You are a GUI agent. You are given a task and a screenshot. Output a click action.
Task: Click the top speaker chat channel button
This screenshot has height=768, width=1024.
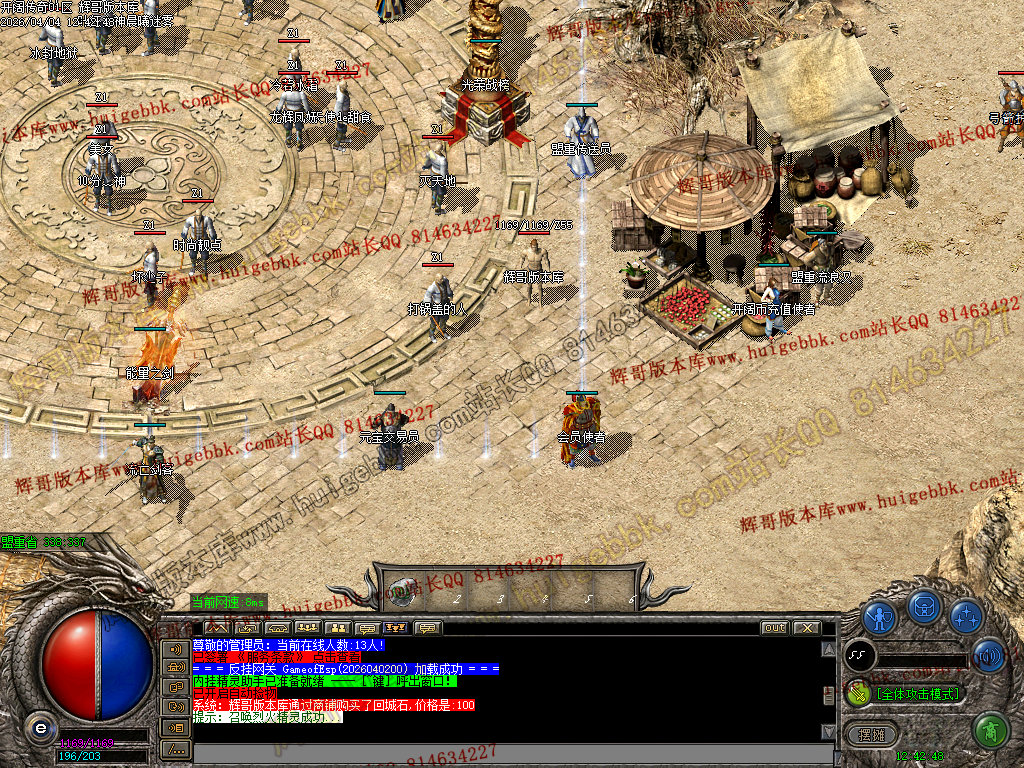(175, 648)
